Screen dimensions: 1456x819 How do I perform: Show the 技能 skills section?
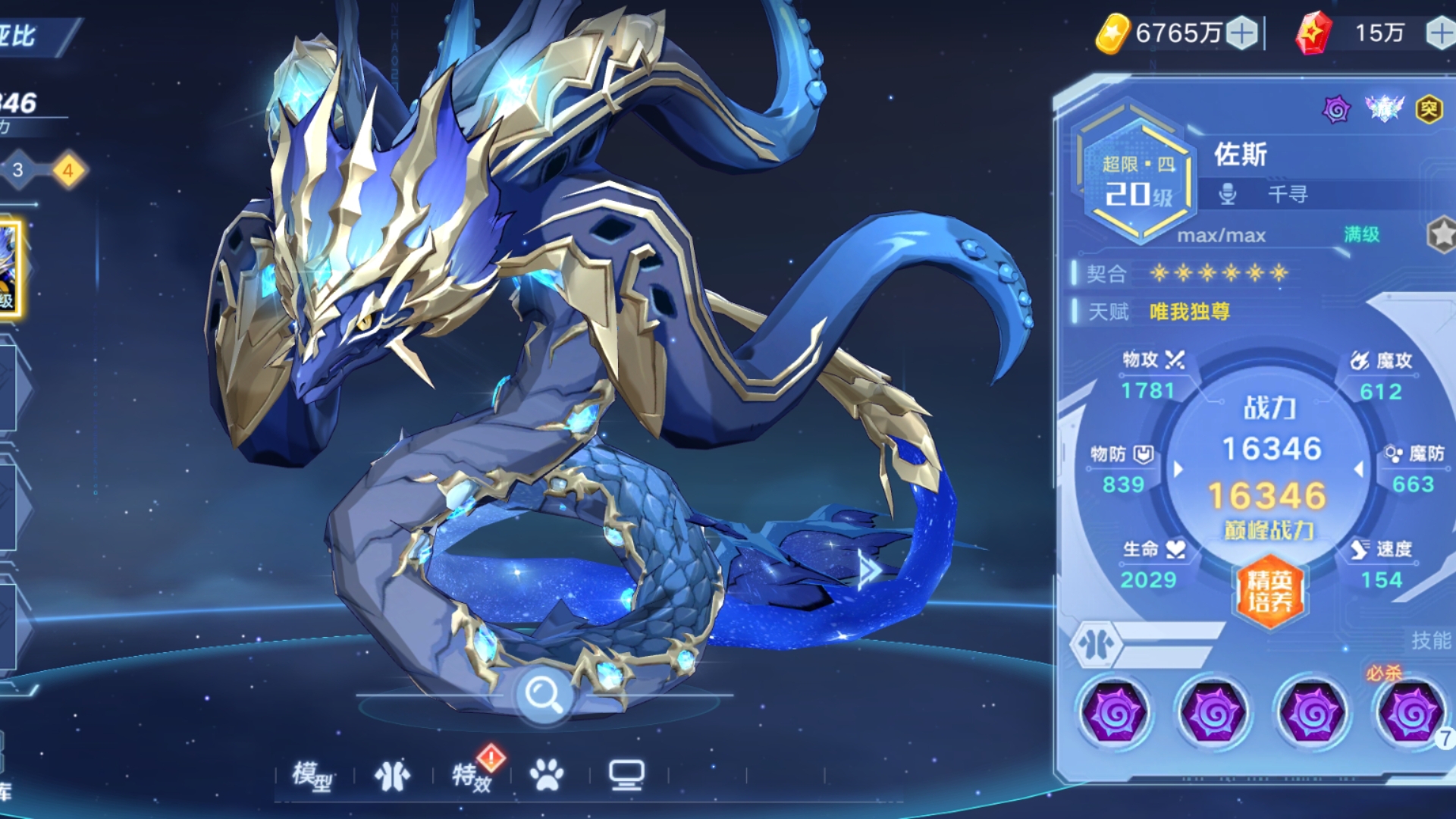click(1431, 641)
